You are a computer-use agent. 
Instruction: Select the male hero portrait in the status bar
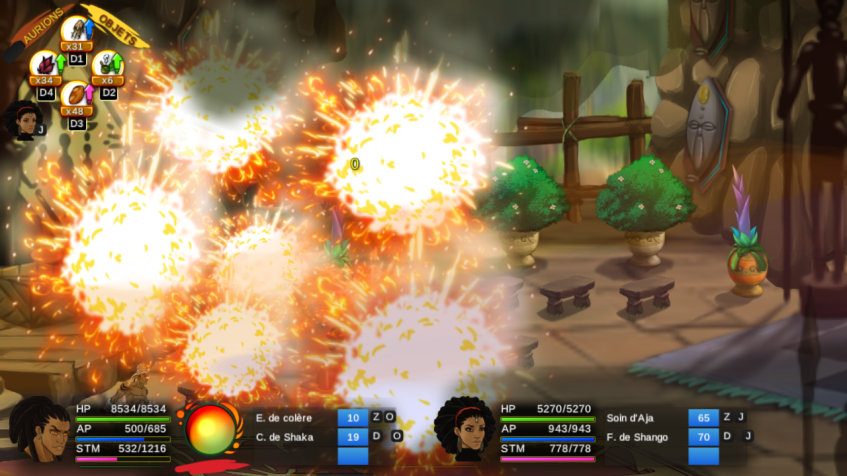40,430
